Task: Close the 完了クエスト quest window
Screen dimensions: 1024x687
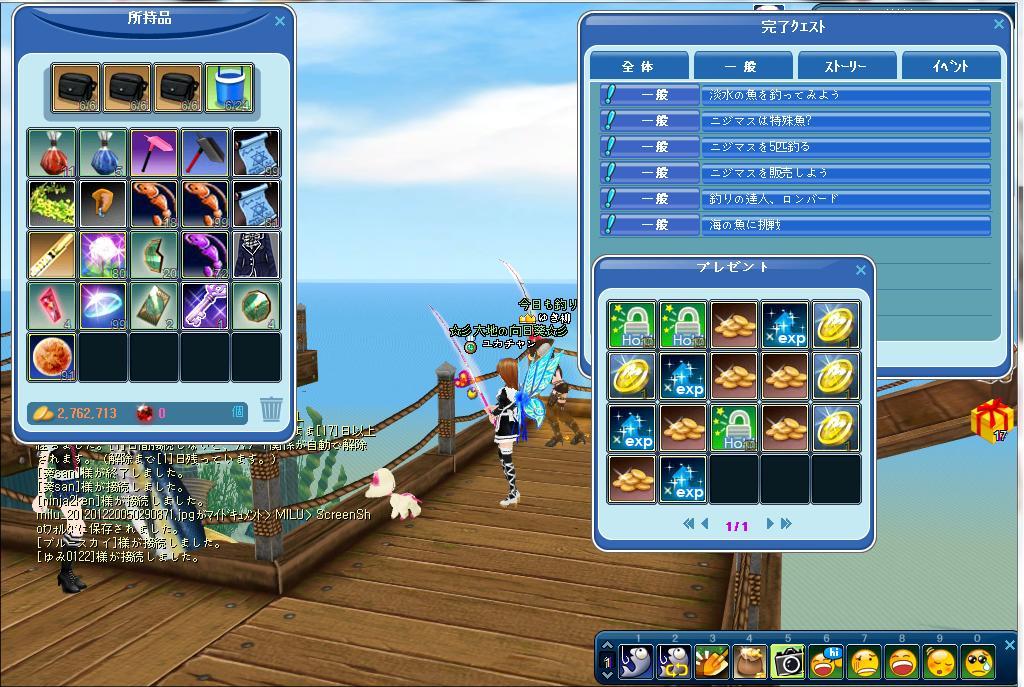Action: [x=998, y=25]
